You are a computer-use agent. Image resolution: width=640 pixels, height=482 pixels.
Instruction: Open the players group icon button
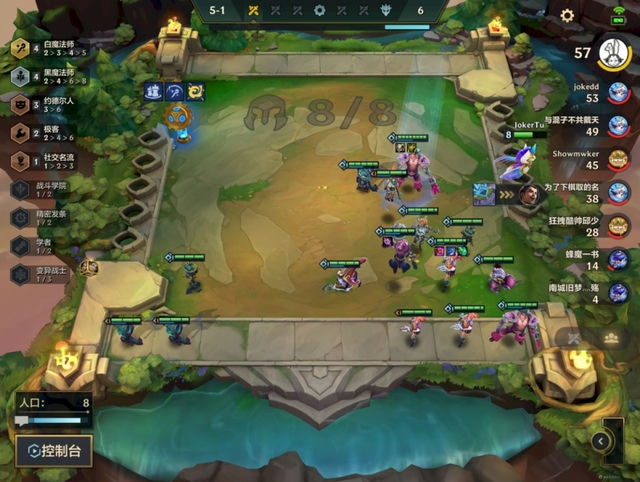(611, 338)
